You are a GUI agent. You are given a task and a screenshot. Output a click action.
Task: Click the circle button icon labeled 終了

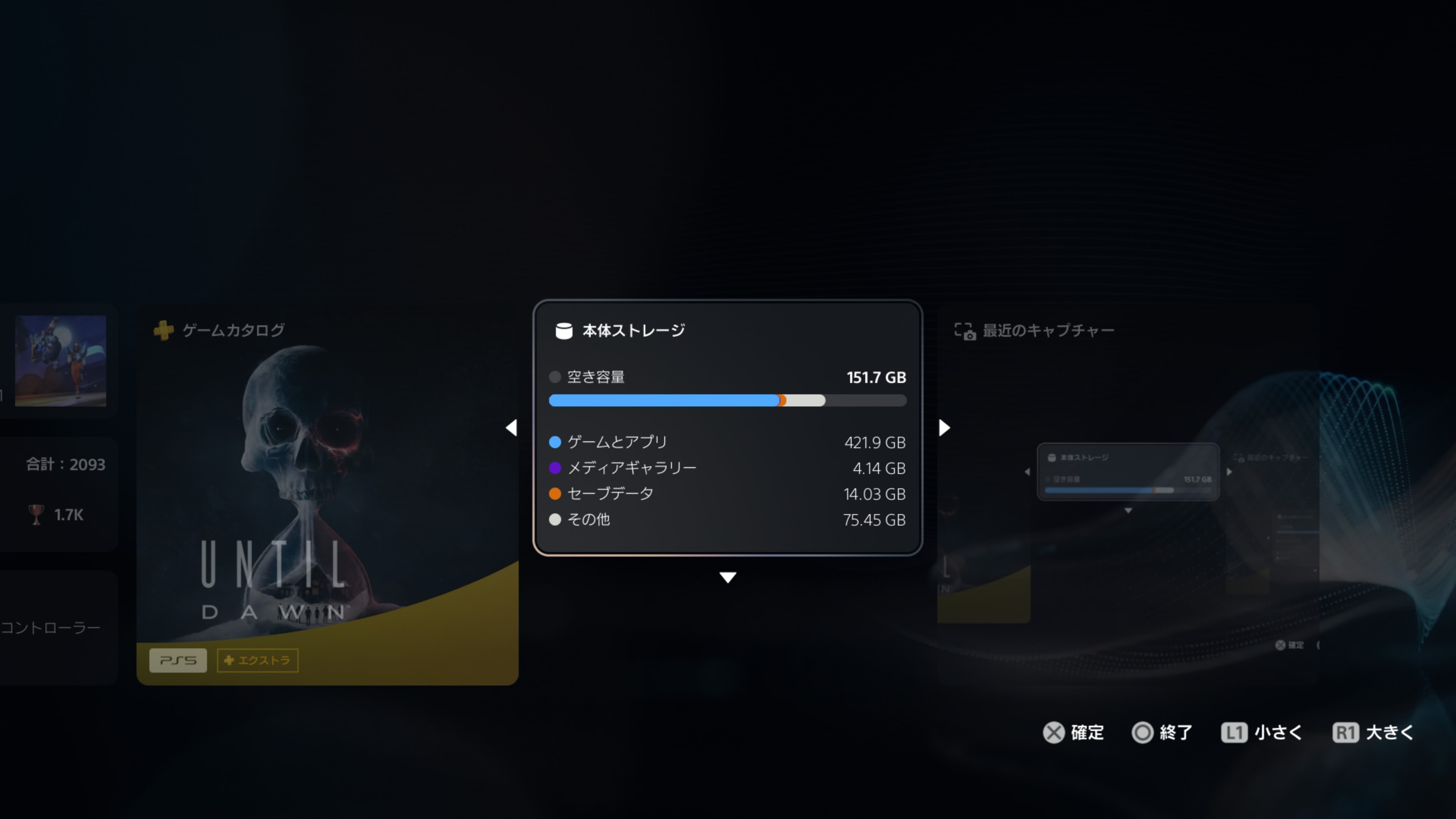pos(1144,733)
